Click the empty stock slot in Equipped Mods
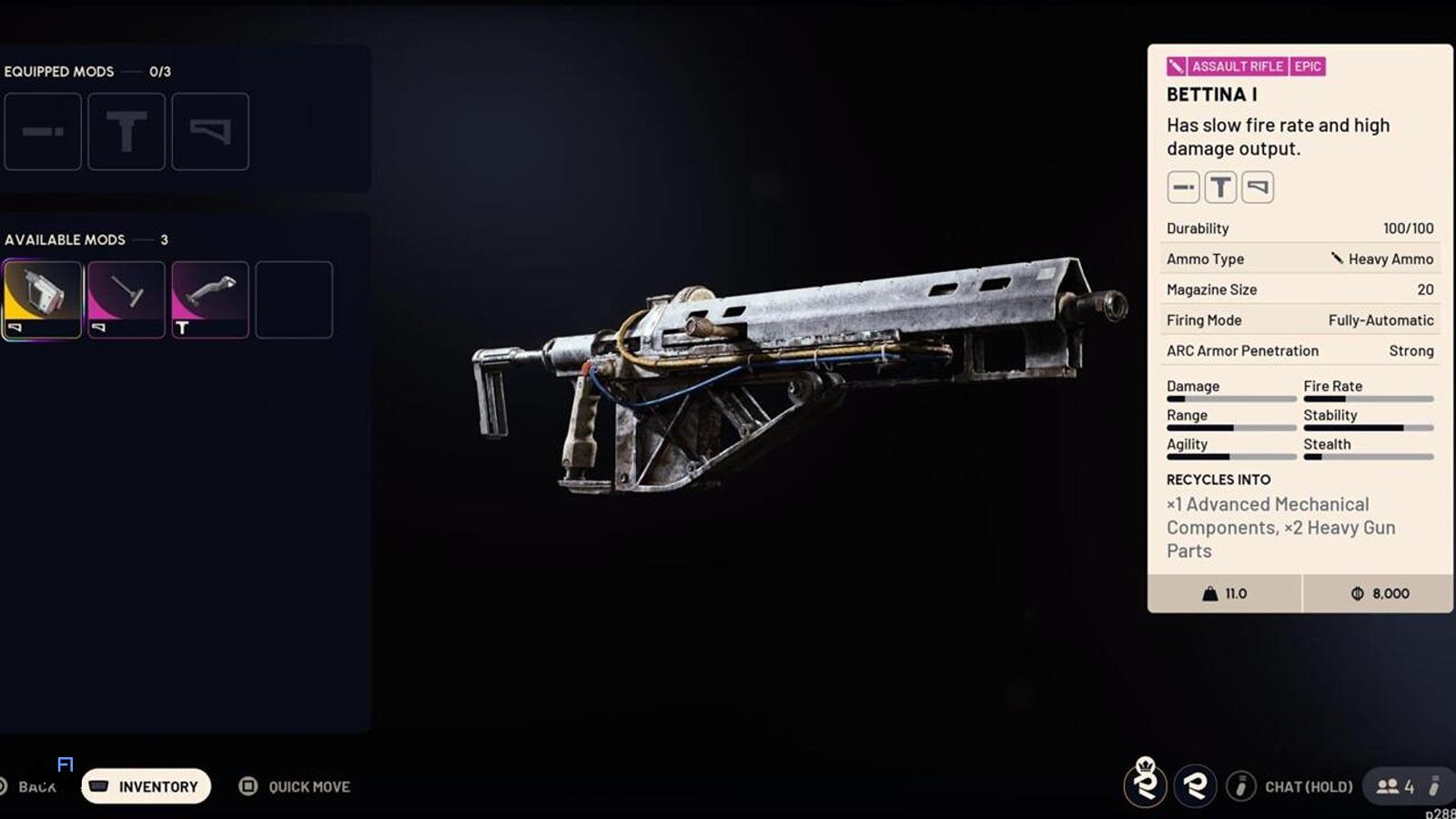This screenshot has width=1456, height=819. [x=210, y=131]
